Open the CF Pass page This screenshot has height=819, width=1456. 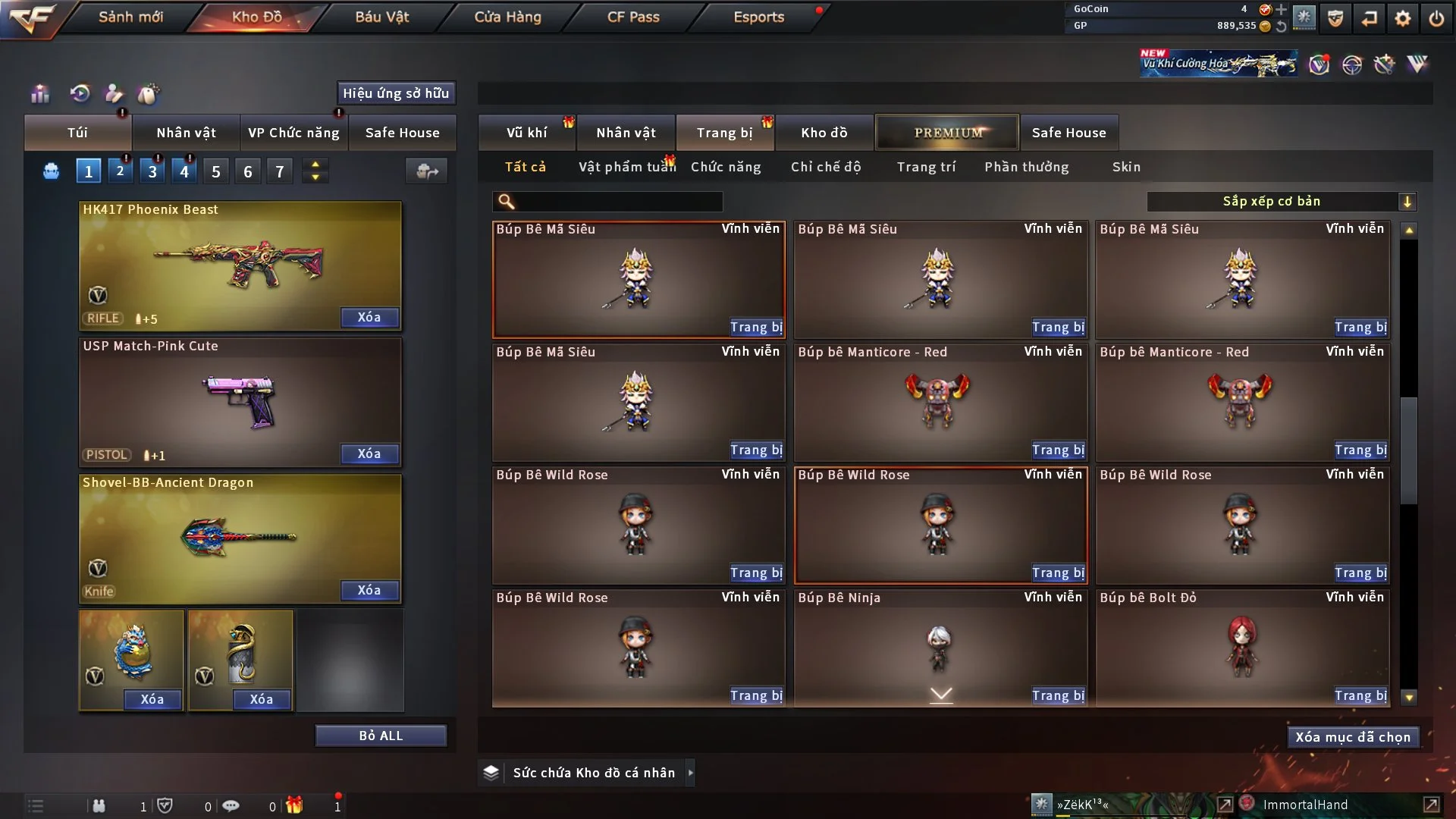coord(633,17)
